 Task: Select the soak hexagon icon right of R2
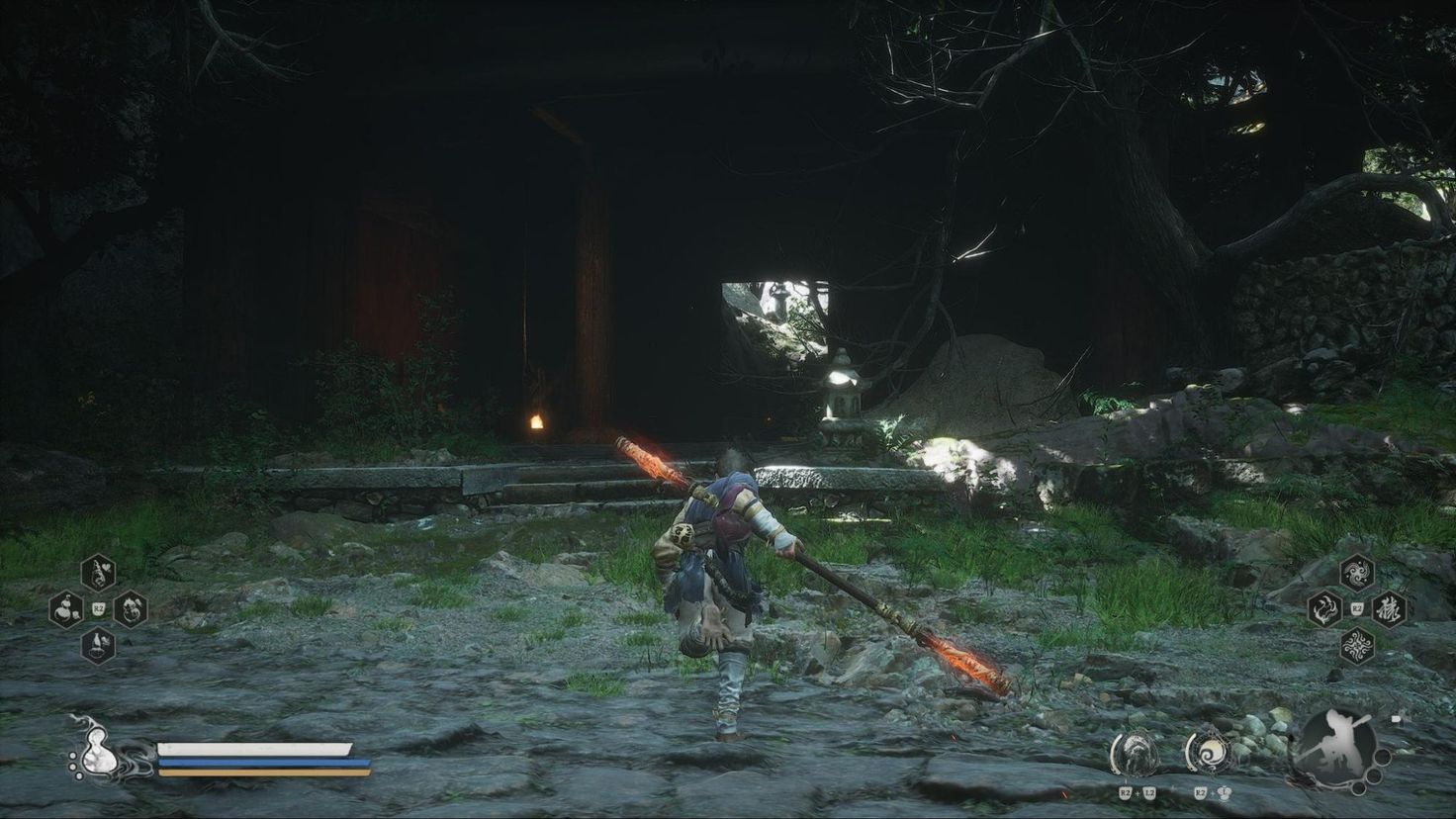click(130, 610)
